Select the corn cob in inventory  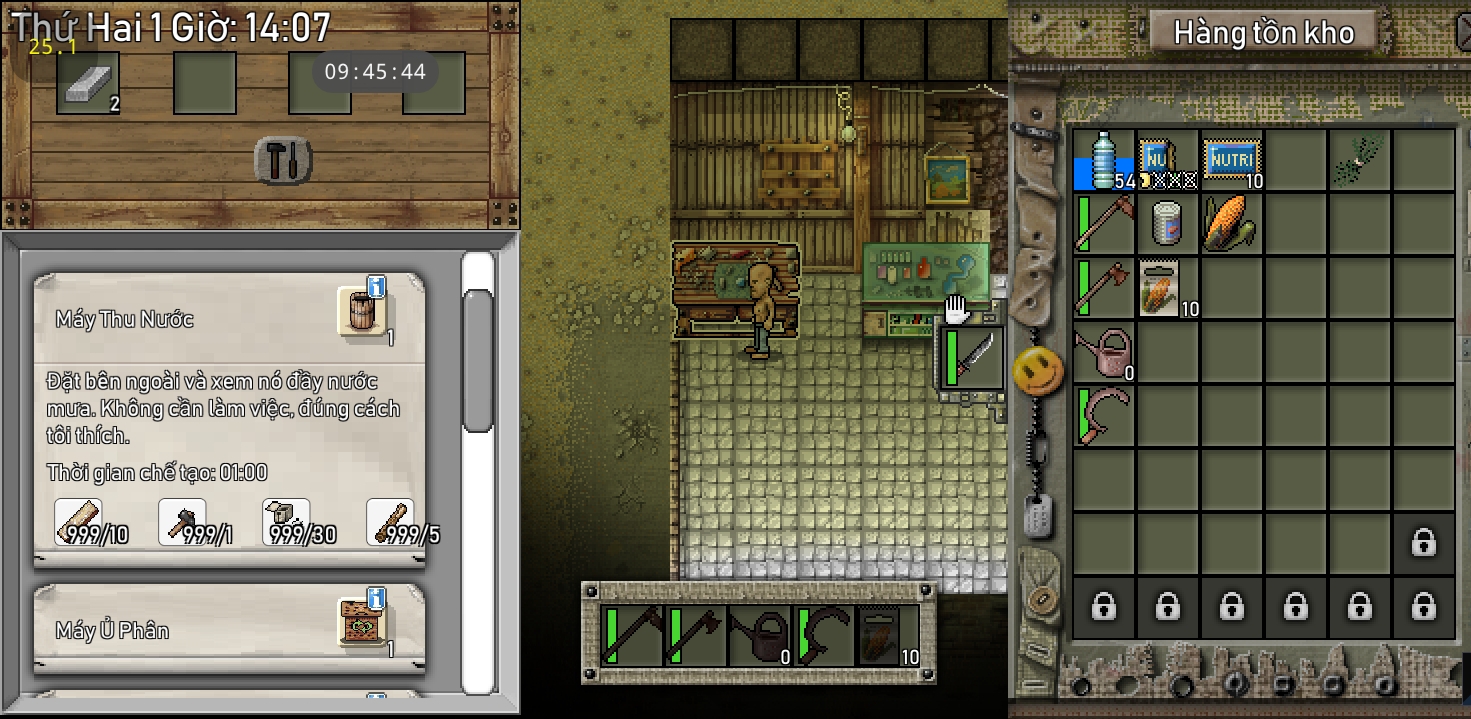tap(1232, 224)
